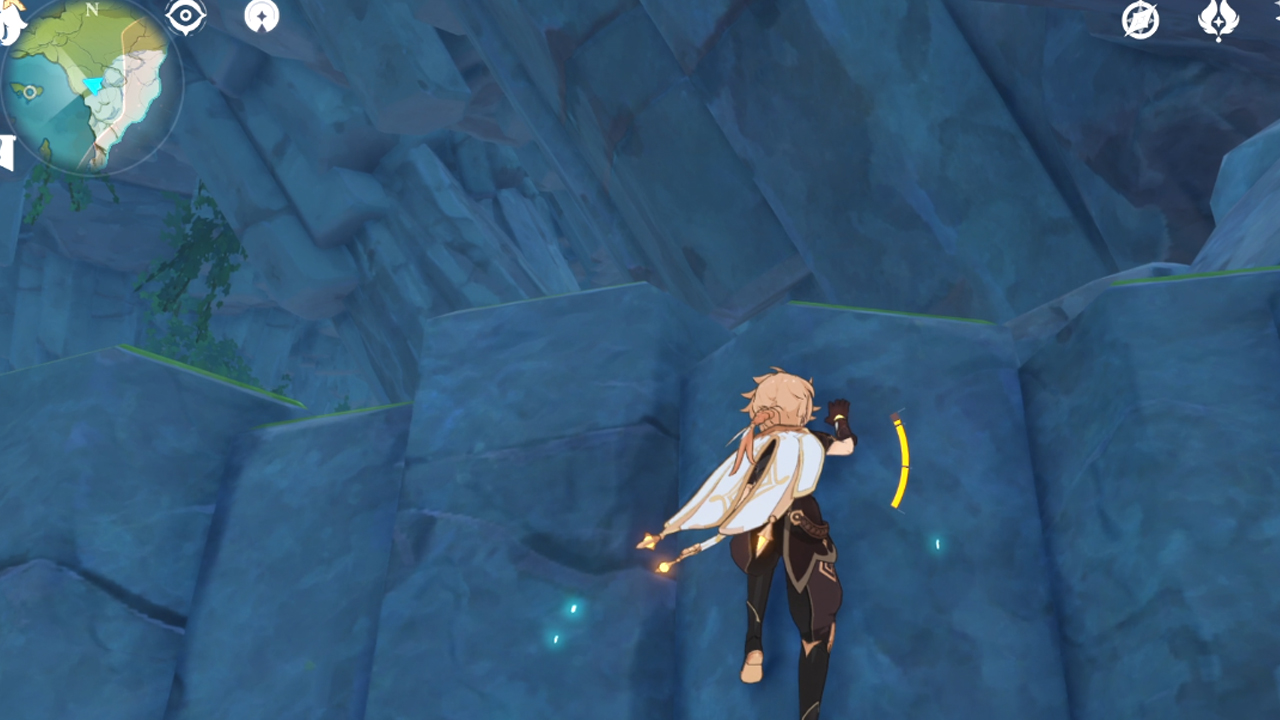This screenshot has width=1280, height=720.
Task: Toggle the eye-shaped Elemental Sight icon
Action: [186, 16]
